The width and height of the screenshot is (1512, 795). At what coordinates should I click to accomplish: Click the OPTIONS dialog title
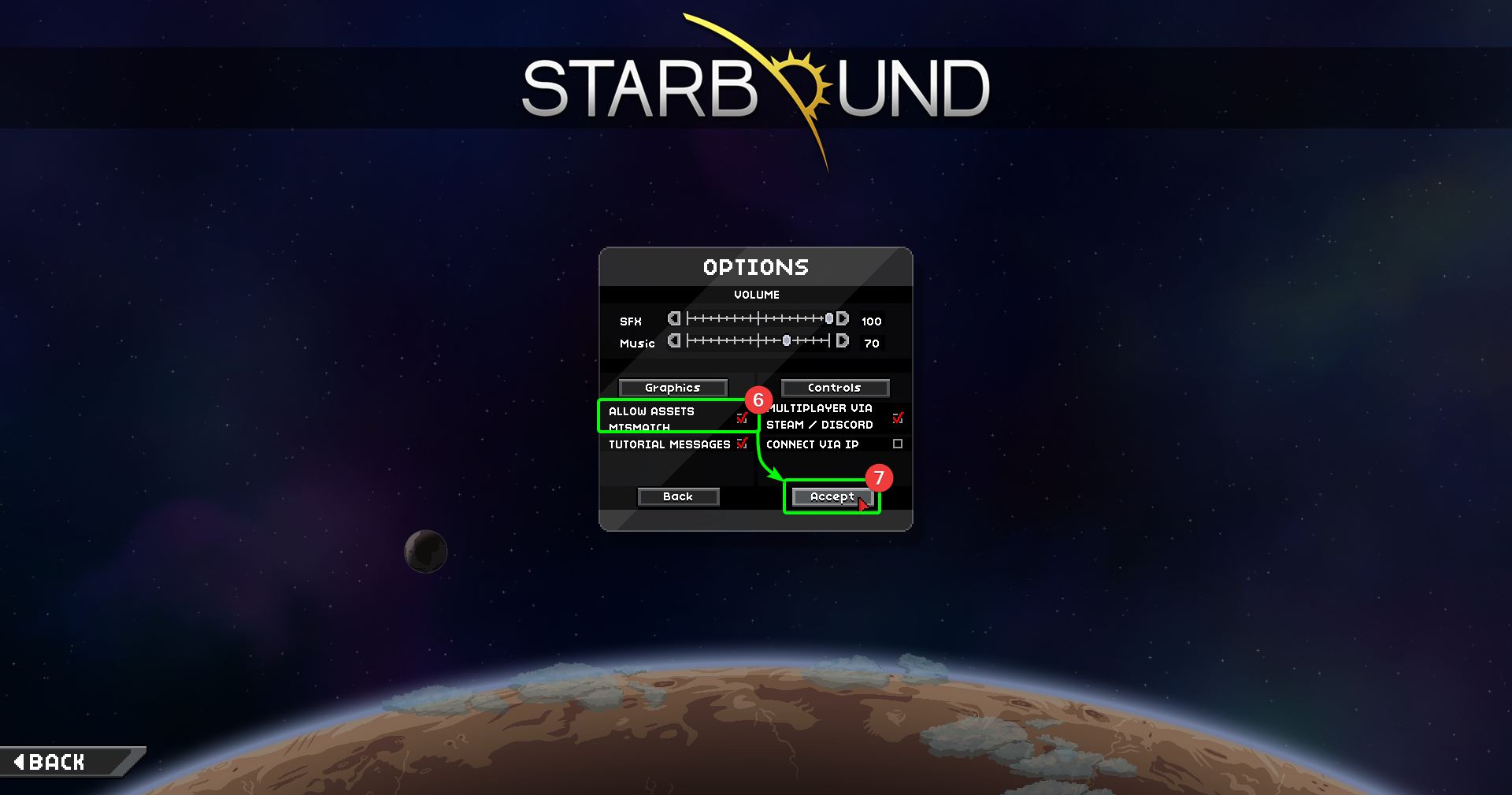[755, 266]
